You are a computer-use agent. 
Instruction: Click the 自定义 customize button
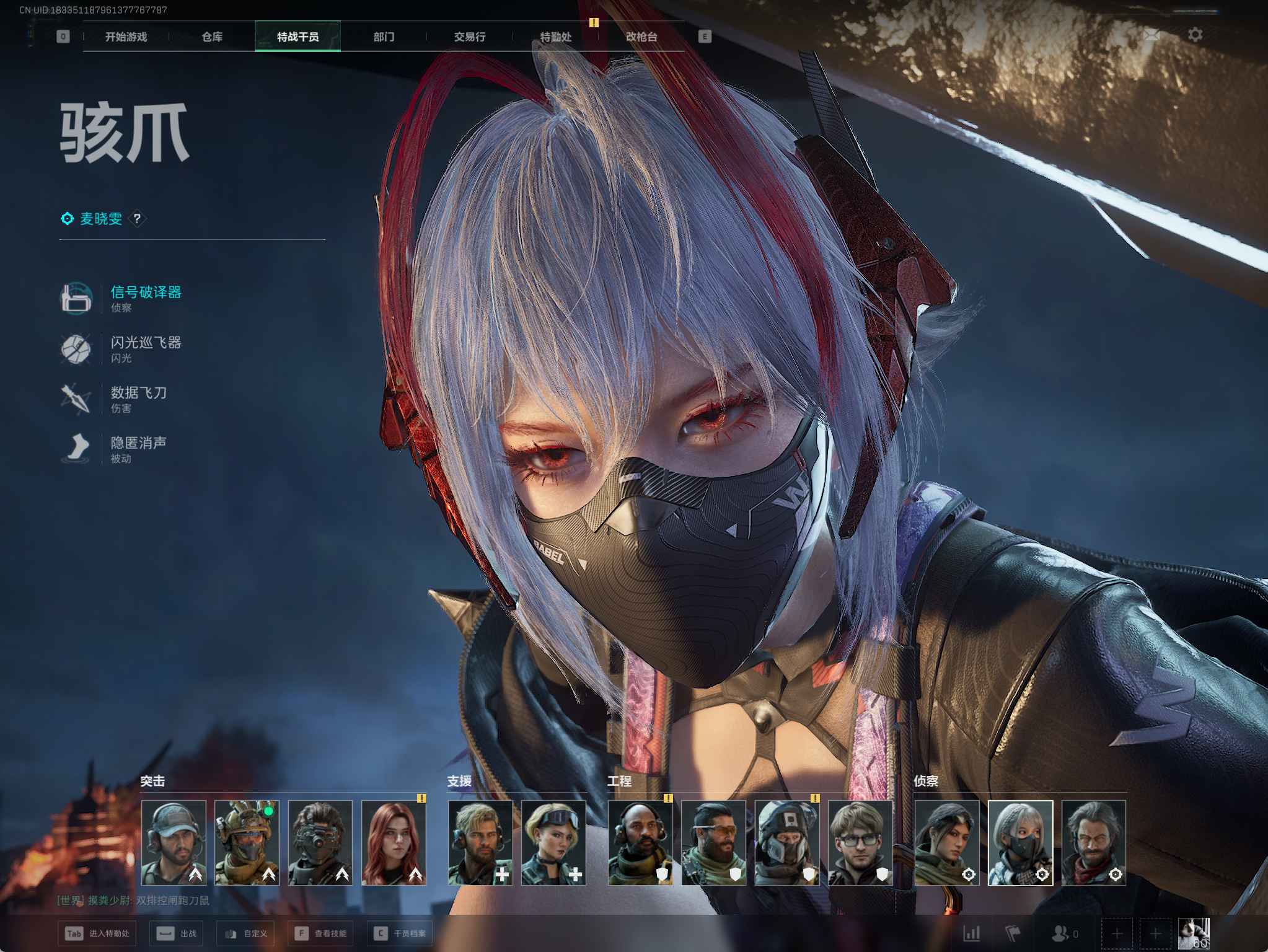tap(248, 933)
